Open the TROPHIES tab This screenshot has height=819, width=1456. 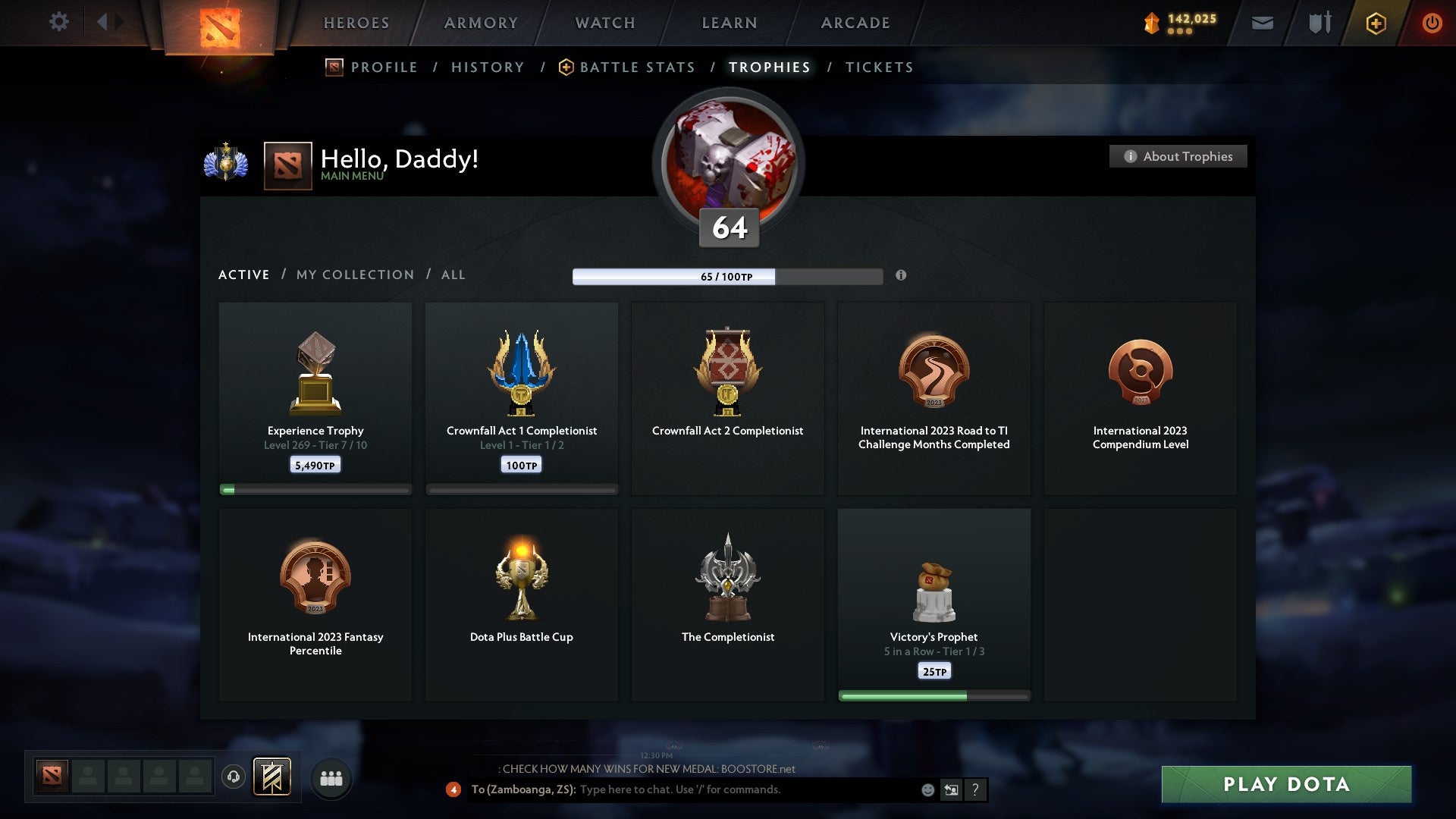(769, 67)
